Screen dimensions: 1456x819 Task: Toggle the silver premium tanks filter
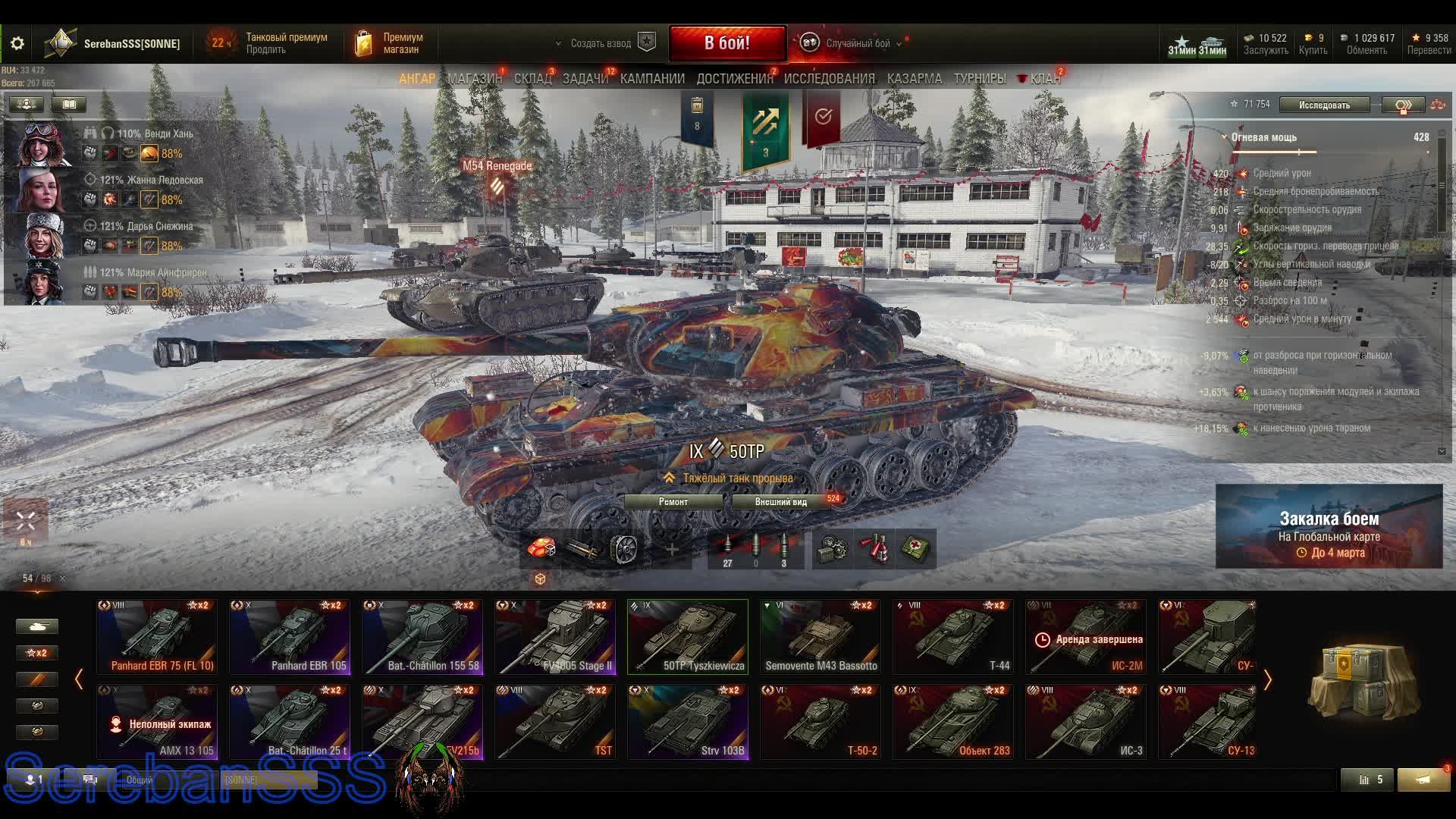36,705
